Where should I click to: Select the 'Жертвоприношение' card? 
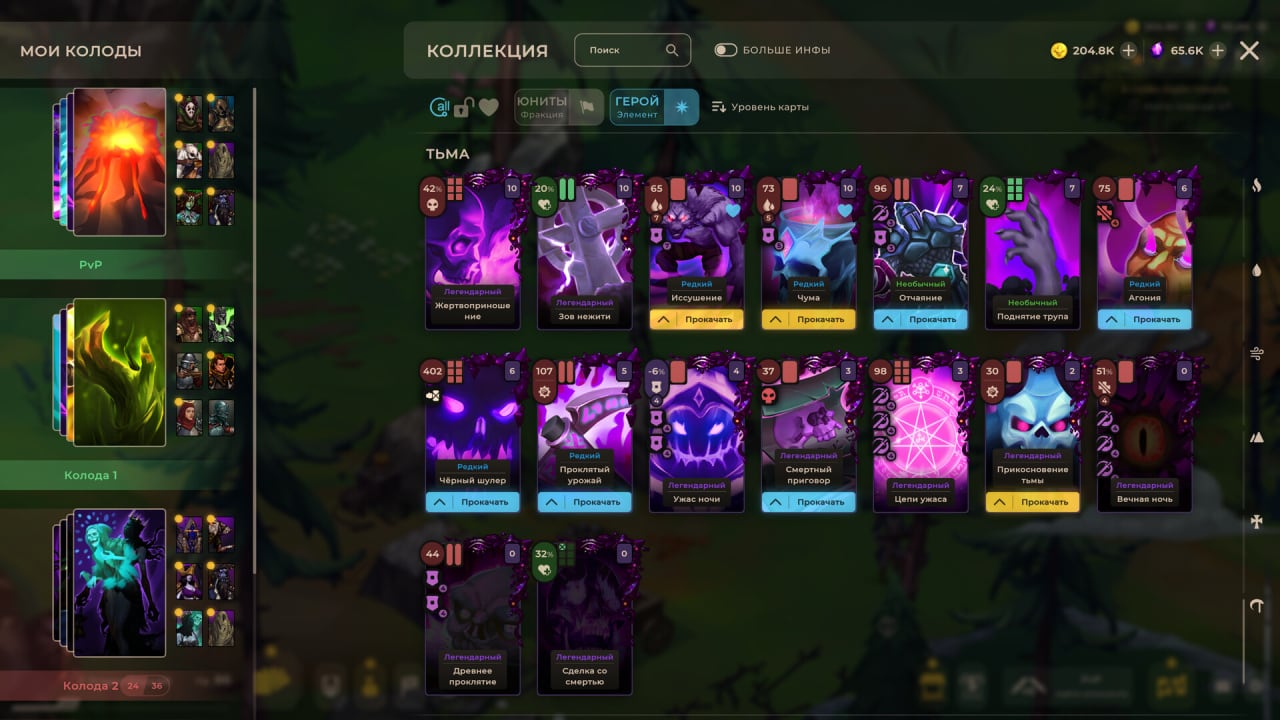[x=473, y=250]
